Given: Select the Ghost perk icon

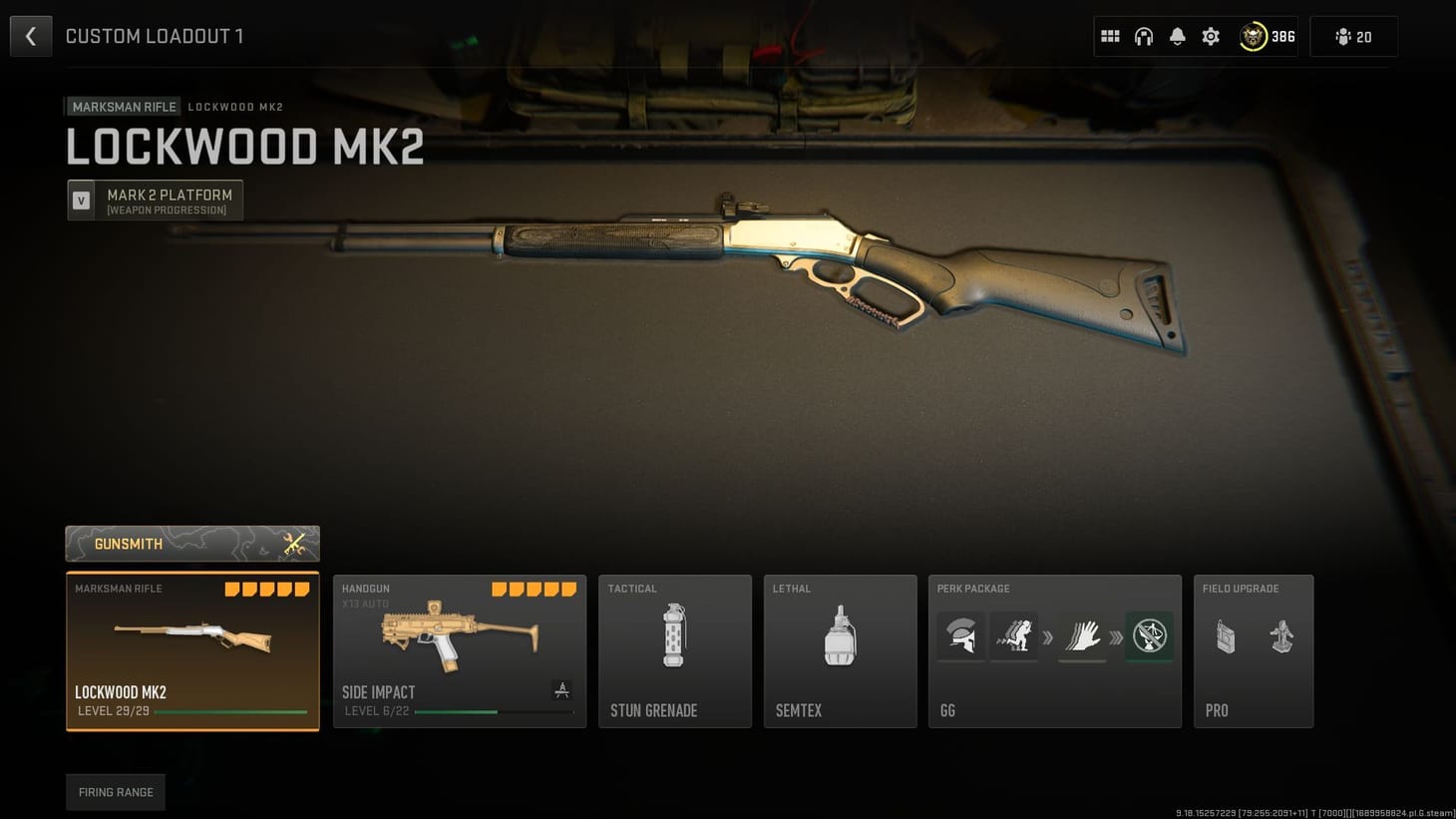Looking at the screenshot, I should (x=1149, y=636).
